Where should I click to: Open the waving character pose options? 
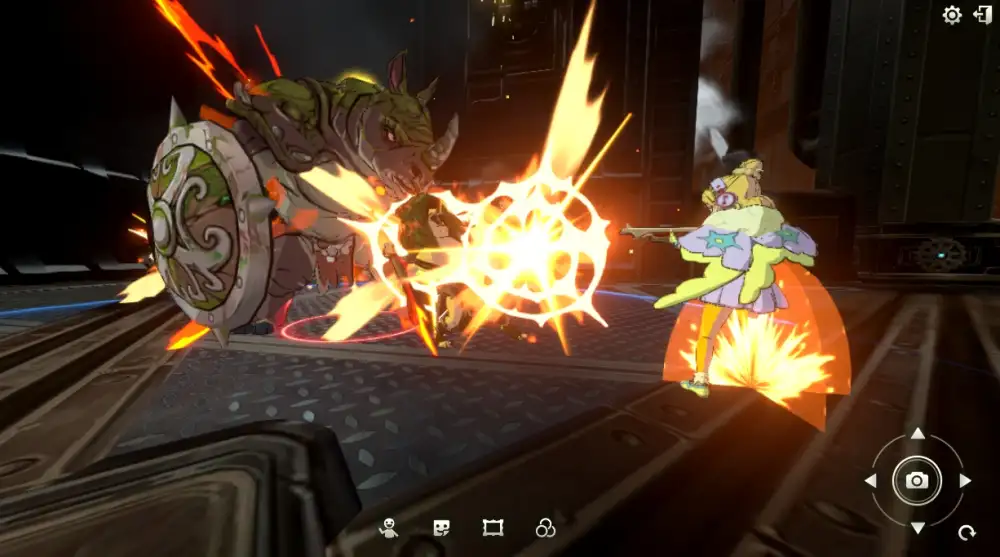[388, 528]
